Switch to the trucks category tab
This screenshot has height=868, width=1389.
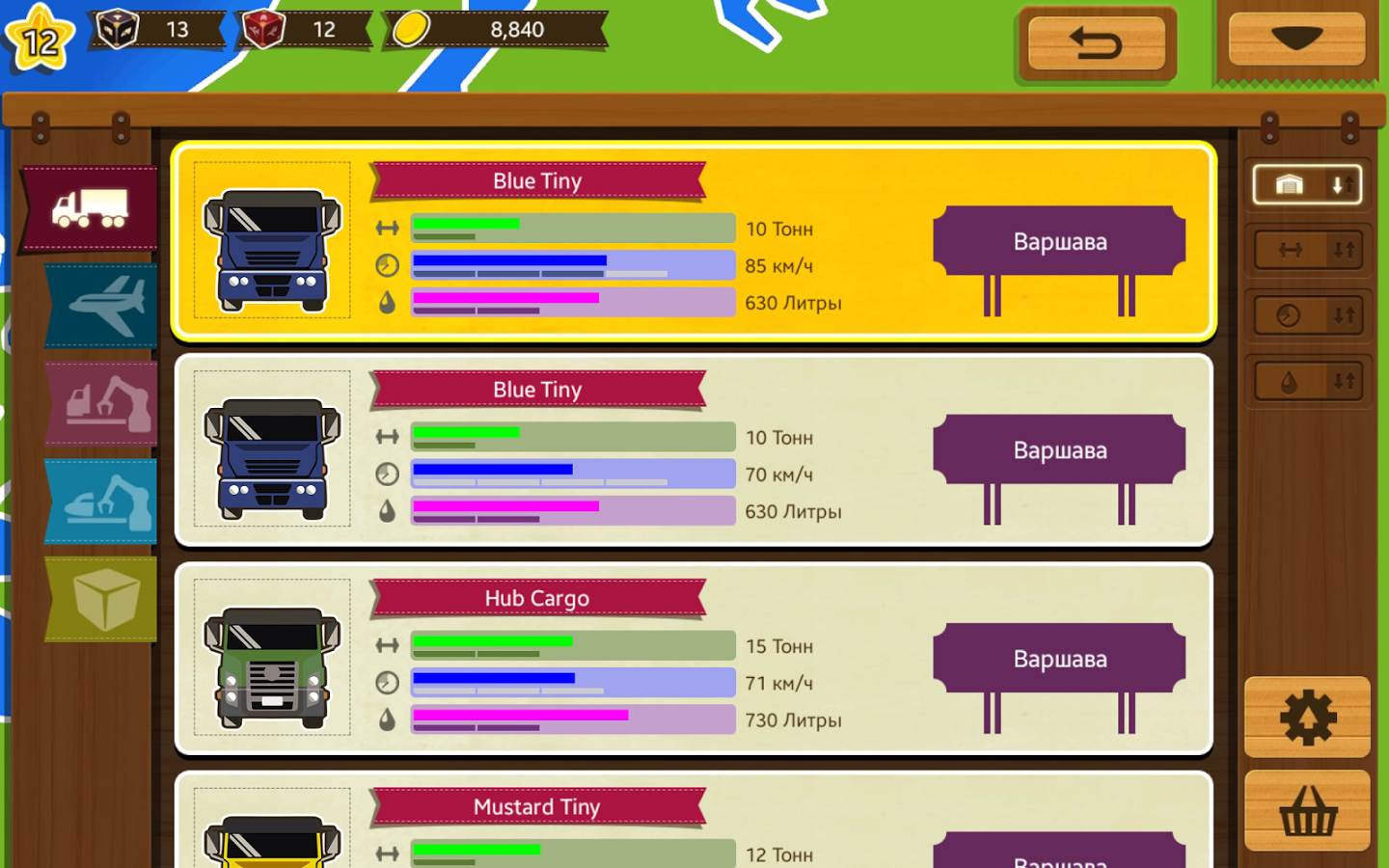click(91, 208)
